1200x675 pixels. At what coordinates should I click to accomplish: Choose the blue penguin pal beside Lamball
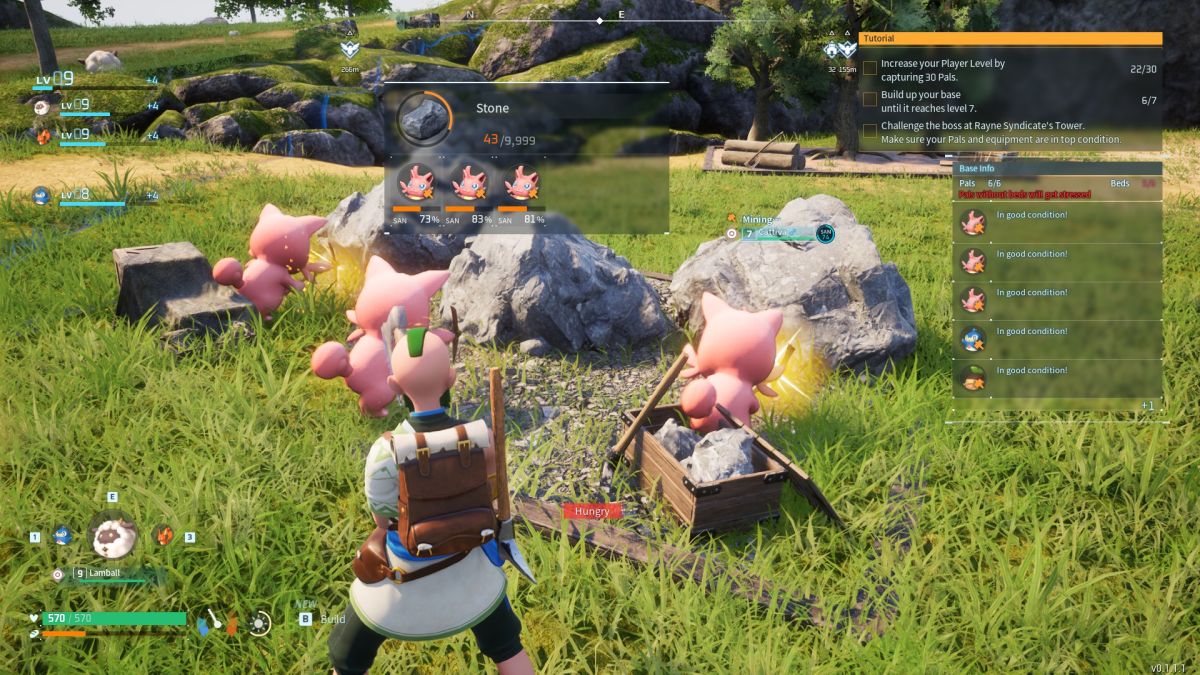pos(62,536)
